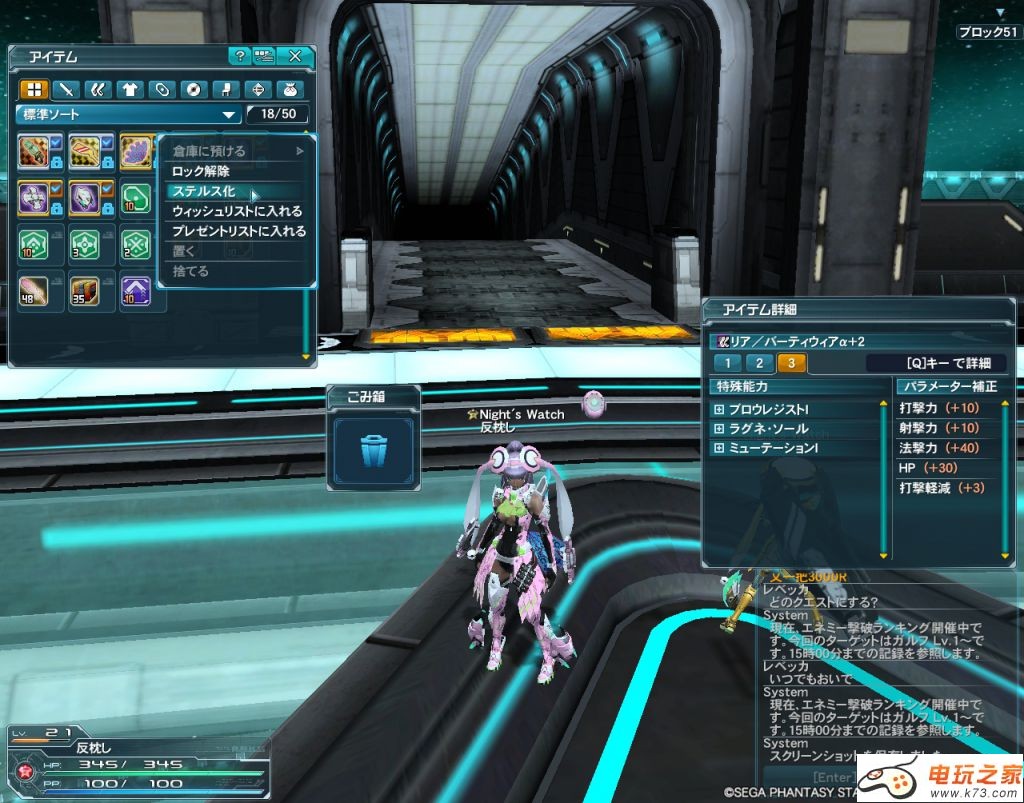Click the trash can in ごみ箱

373,451
